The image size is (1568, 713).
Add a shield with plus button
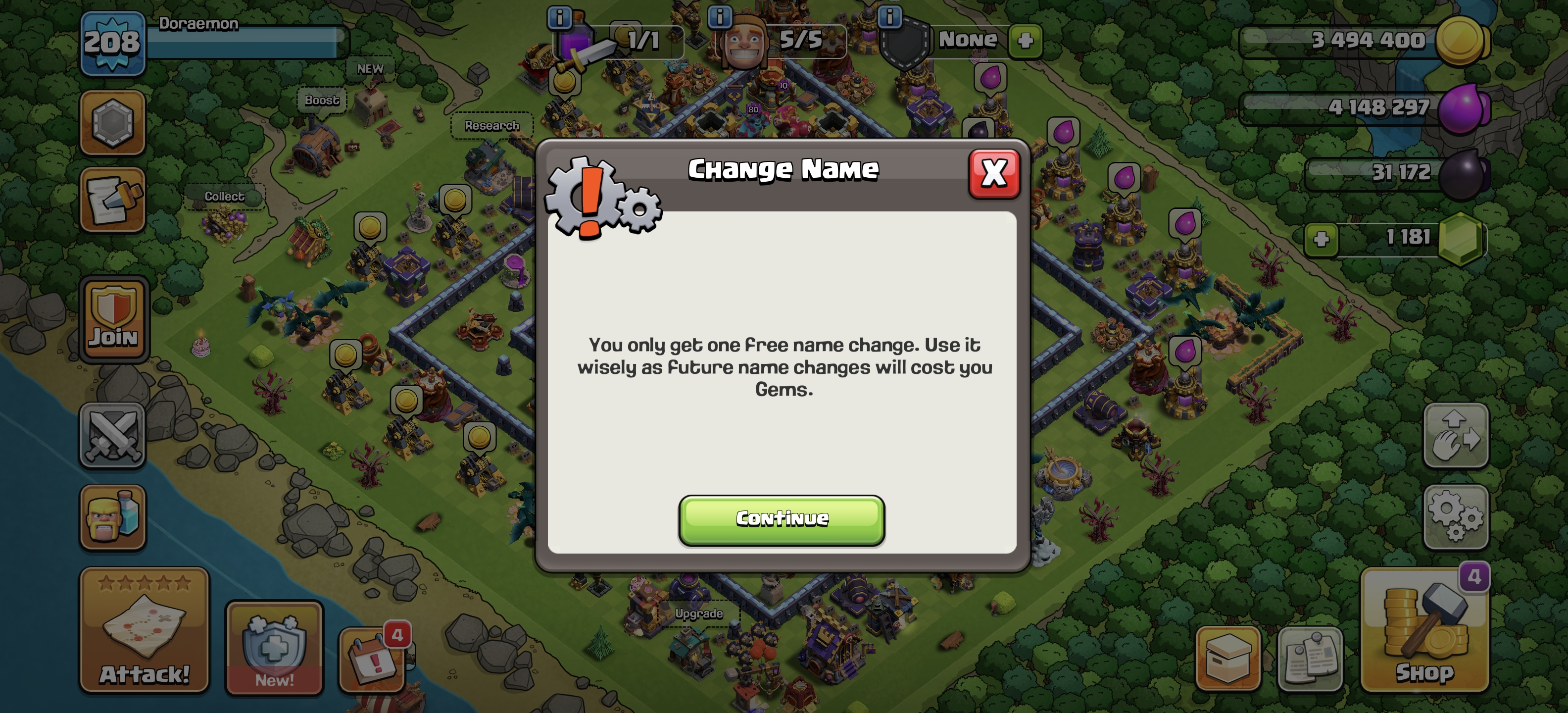click(x=1025, y=40)
